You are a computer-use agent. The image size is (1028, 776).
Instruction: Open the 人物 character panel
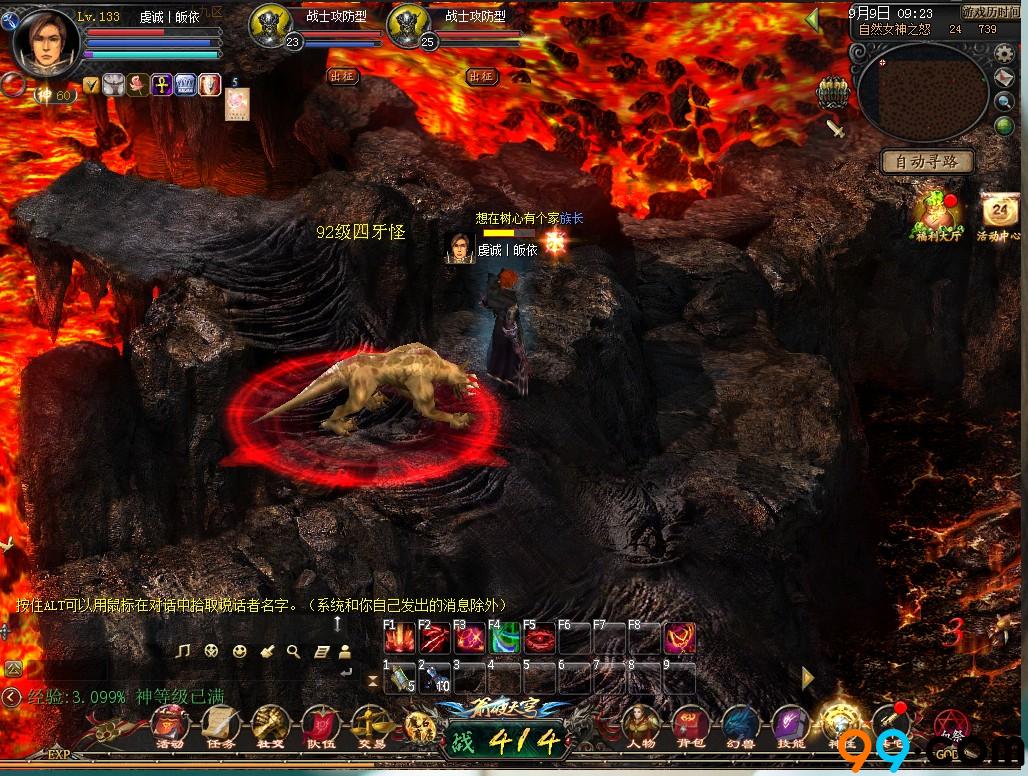[641, 725]
